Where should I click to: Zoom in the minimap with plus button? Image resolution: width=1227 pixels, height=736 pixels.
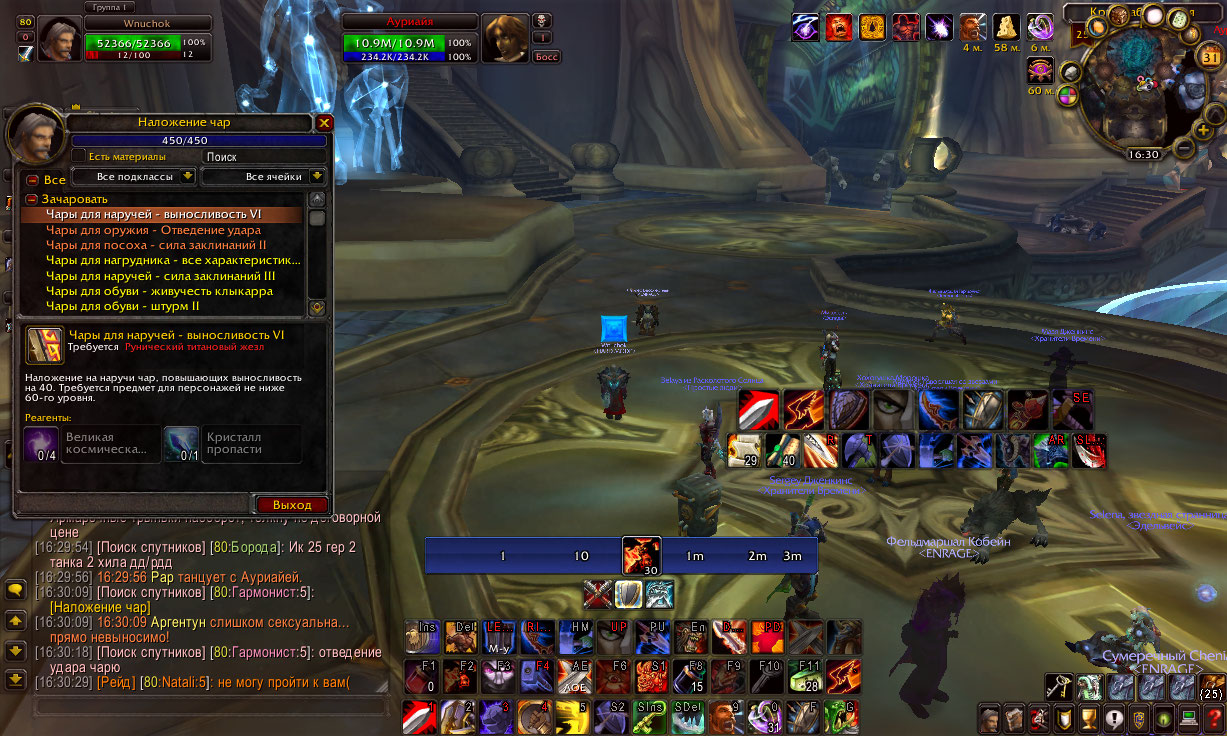click(x=1203, y=129)
